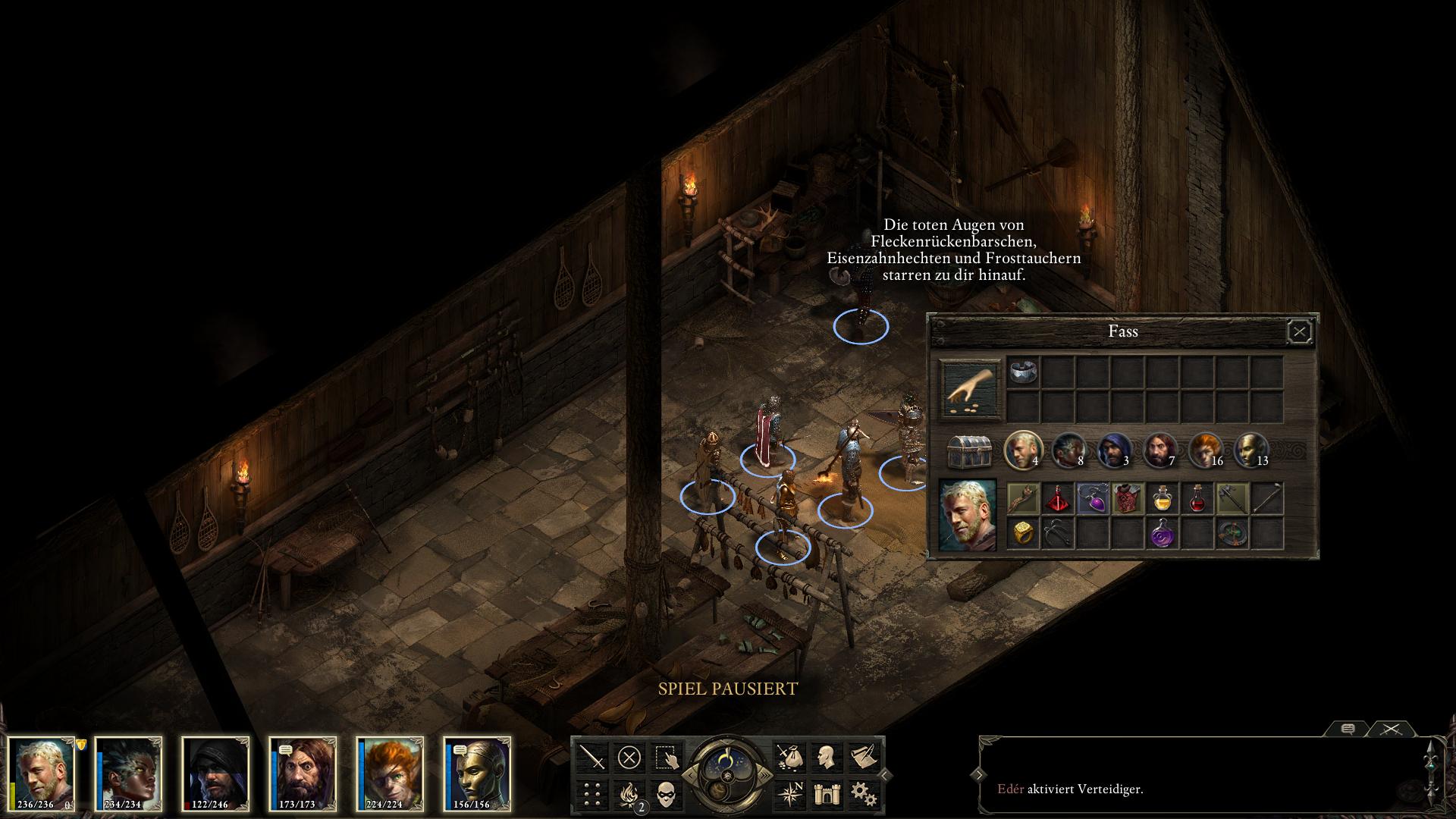The image size is (1456, 819).
Task: Select the yellow potion flask
Action: coord(1162,498)
